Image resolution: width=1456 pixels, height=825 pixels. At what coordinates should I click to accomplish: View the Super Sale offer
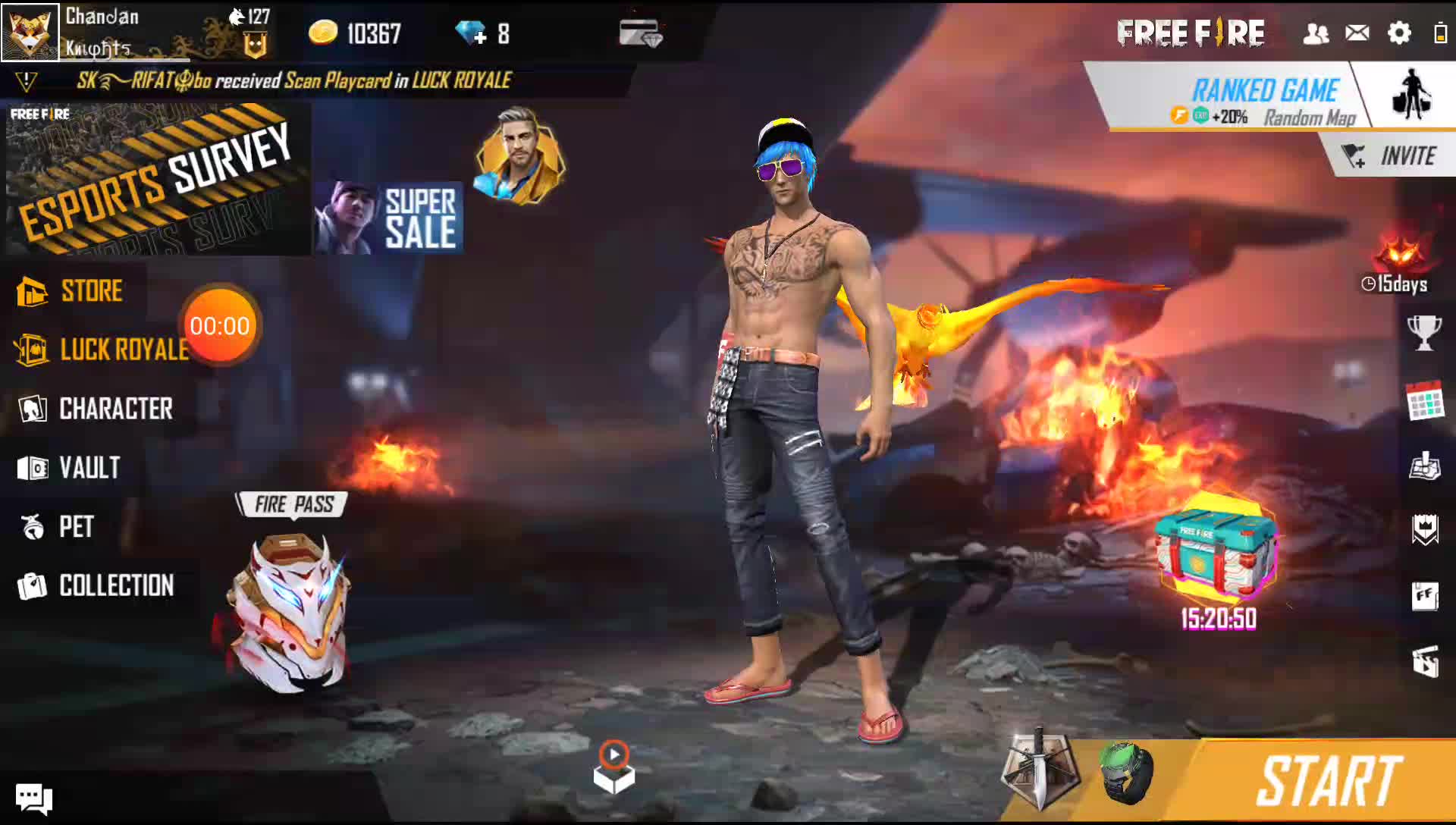(x=389, y=218)
